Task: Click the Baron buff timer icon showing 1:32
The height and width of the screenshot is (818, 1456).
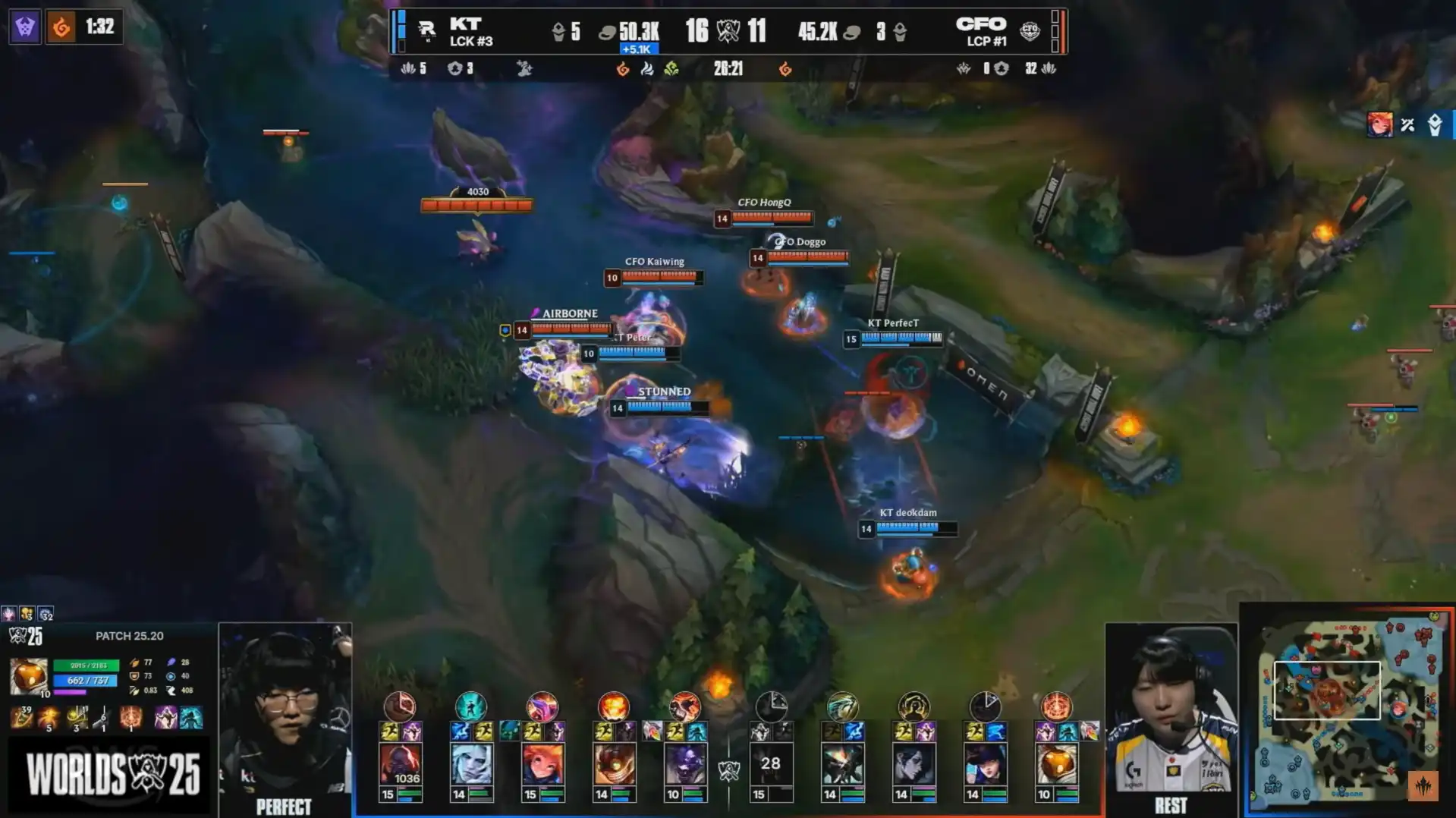Action: (61, 28)
